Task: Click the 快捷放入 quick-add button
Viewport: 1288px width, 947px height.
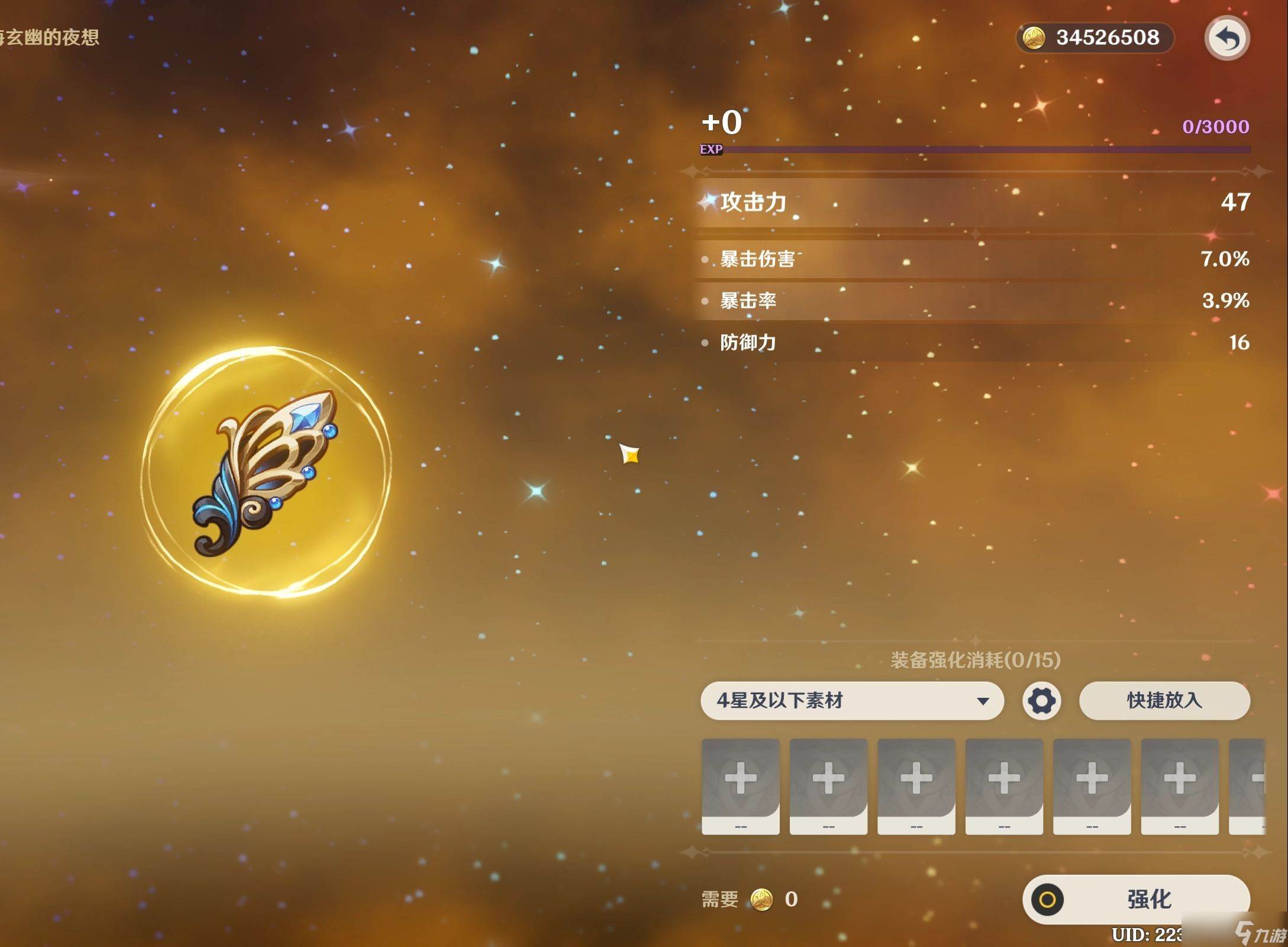Action: [1164, 701]
